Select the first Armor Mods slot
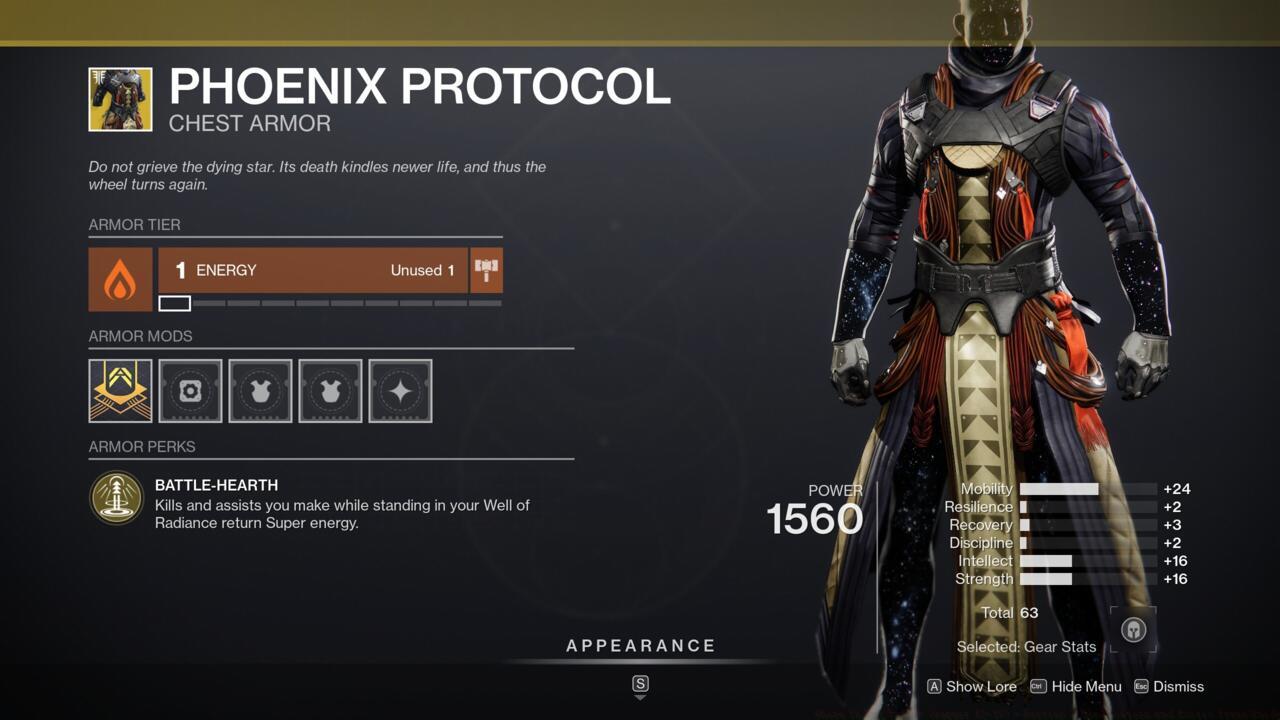 pyautogui.click(x=120, y=390)
